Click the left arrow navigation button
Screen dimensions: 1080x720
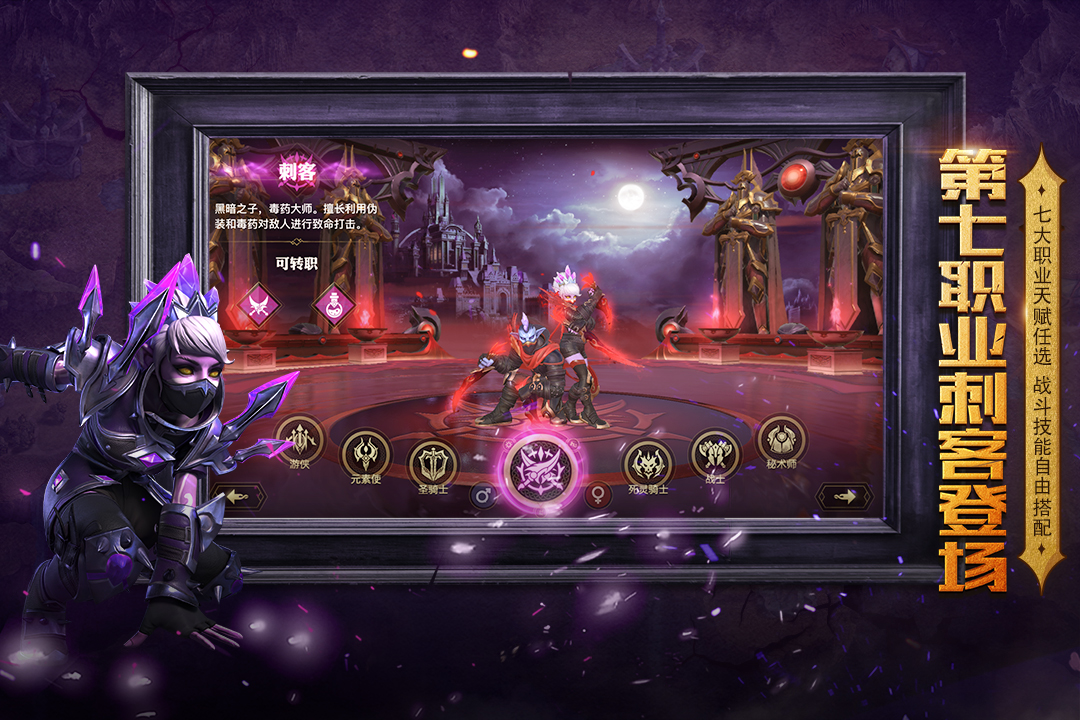(x=238, y=496)
